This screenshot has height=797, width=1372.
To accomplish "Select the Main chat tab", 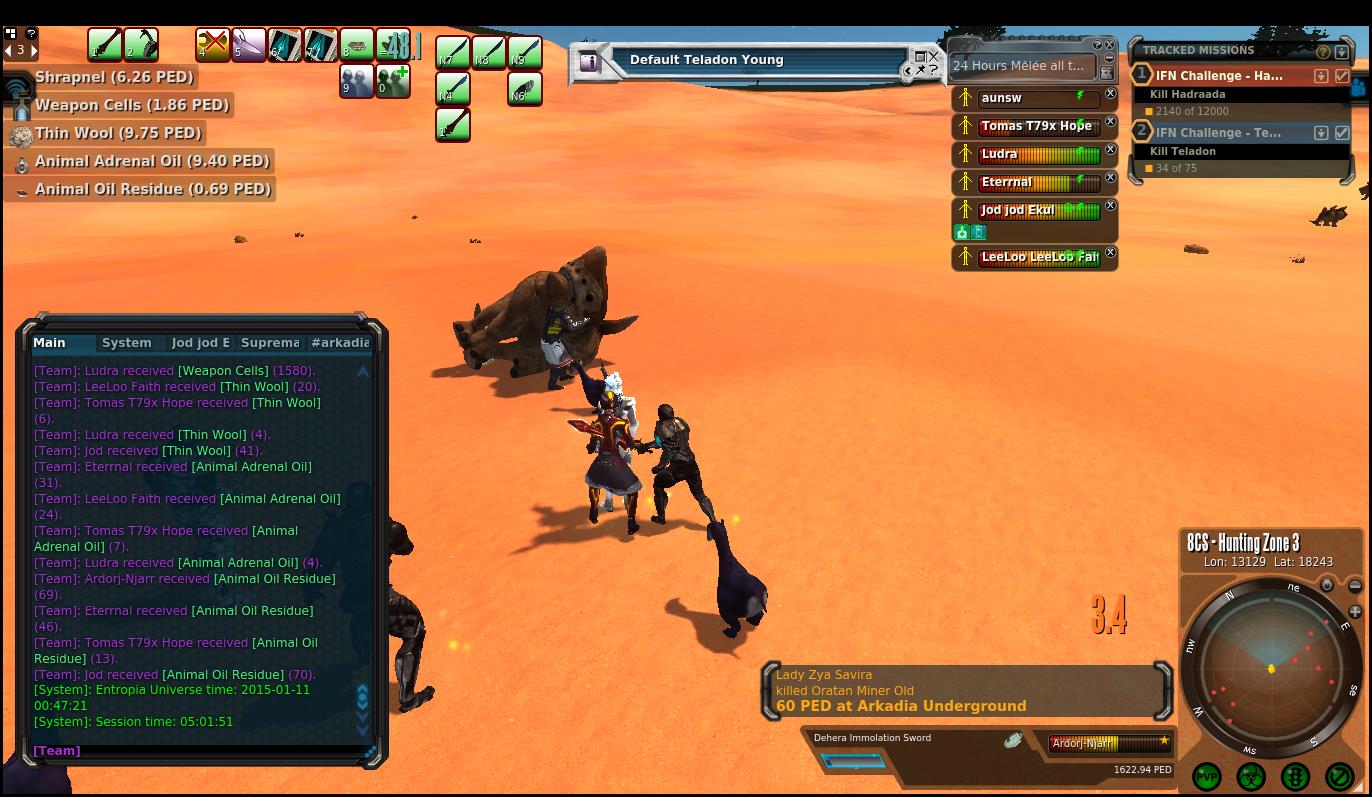I will pos(50,343).
